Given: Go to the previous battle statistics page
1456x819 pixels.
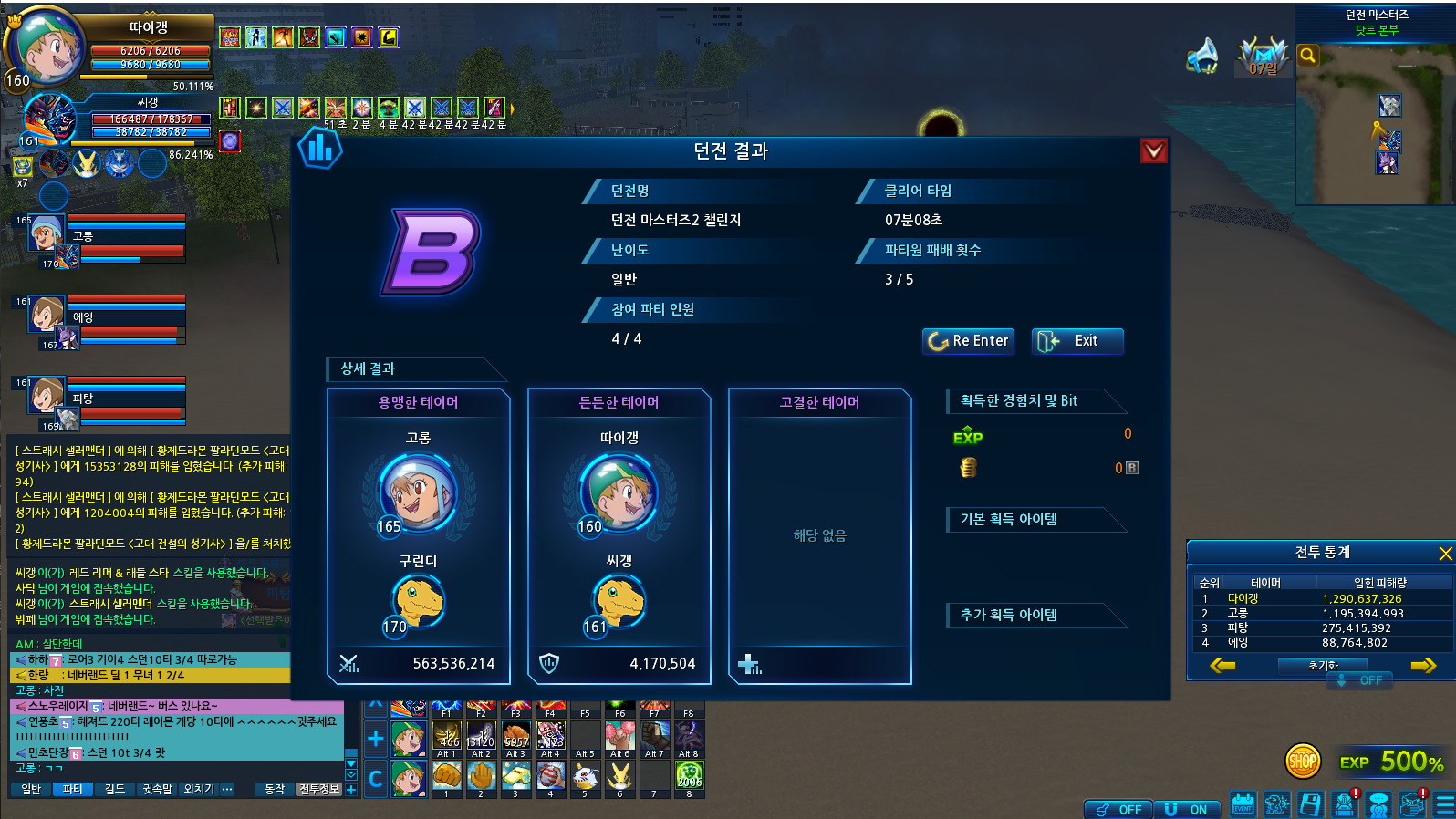Looking at the screenshot, I should pos(1222,666).
